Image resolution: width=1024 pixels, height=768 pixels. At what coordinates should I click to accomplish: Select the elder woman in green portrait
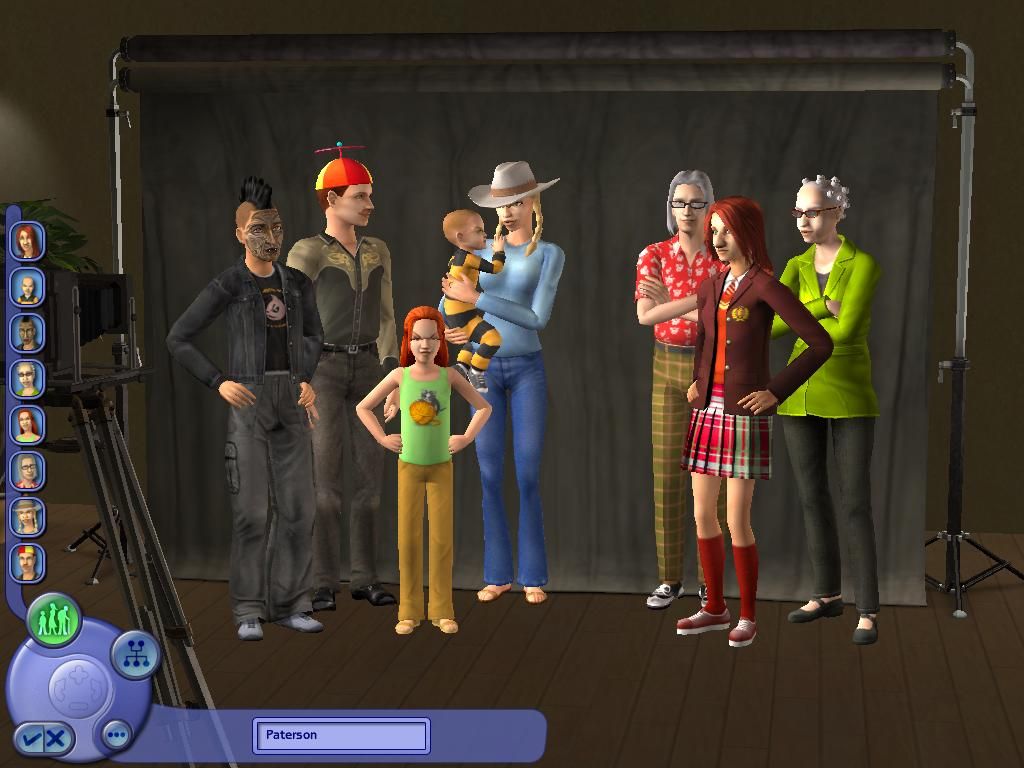coord(27,379)
